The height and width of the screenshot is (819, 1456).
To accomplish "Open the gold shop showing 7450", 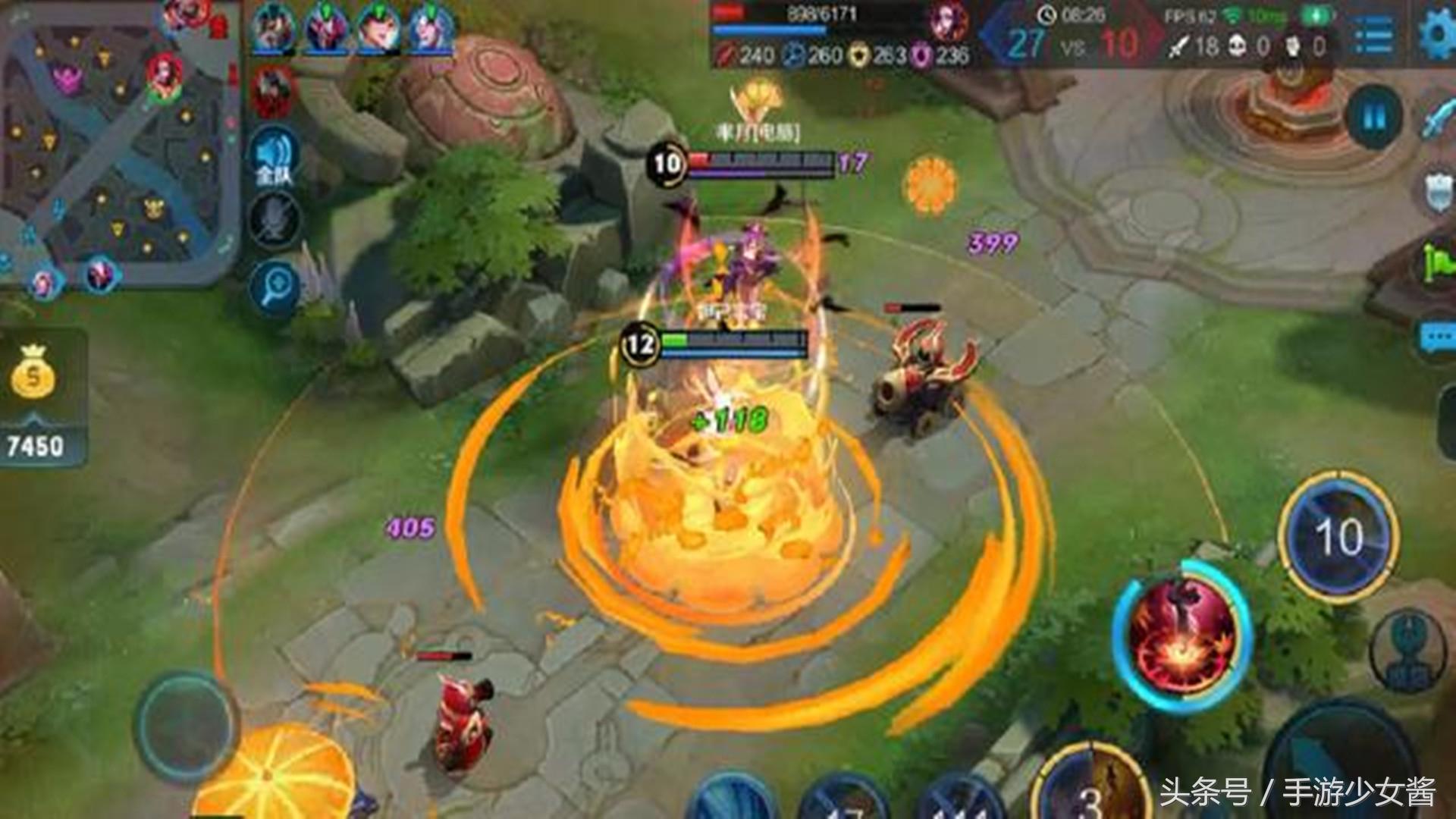I will (34, 398).
